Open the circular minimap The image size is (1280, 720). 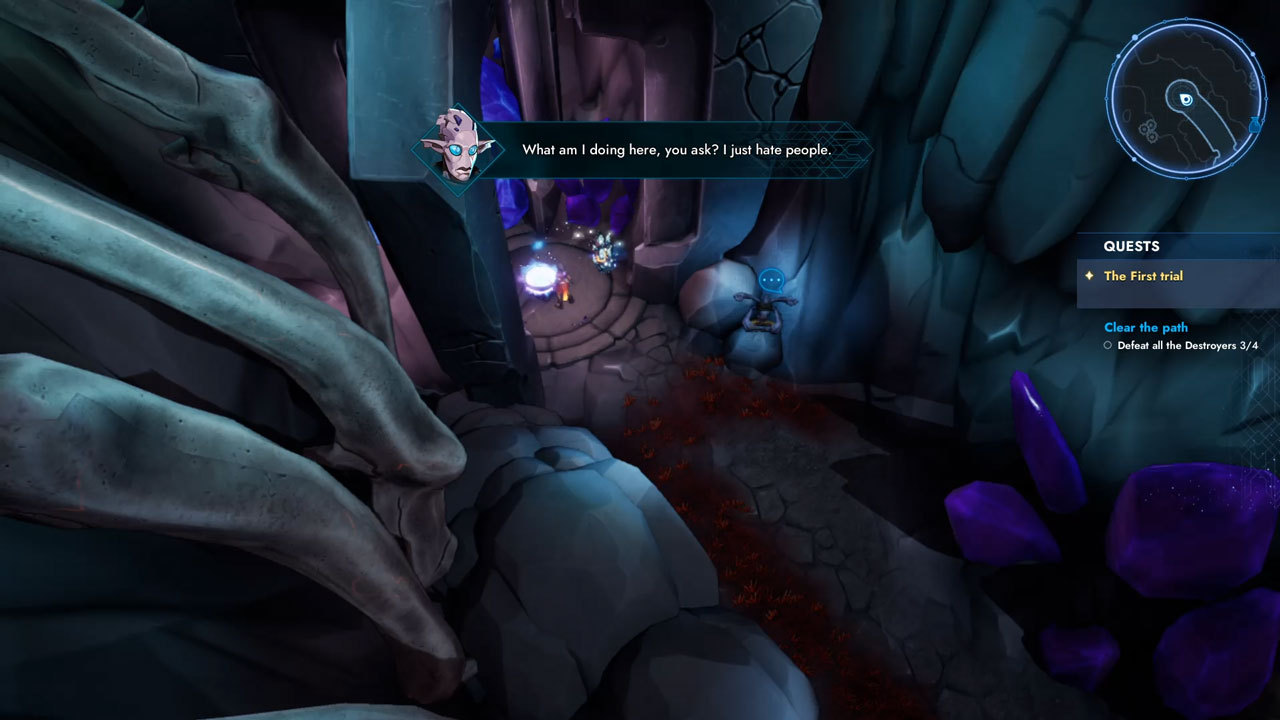click(1185, 98)
